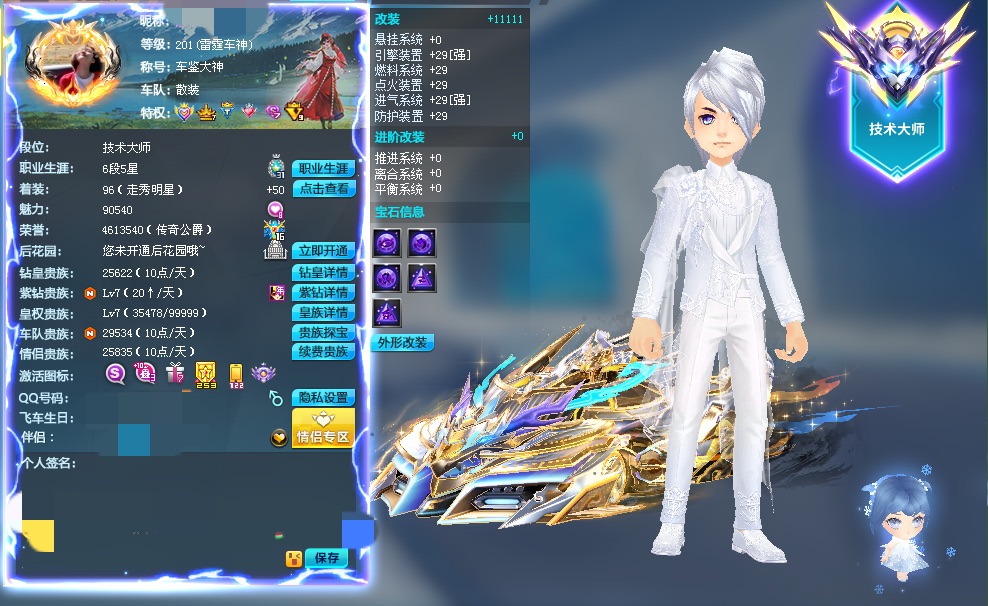Enter the 情侣专区 couple zone
988x606 pixels.
[323, 428]
